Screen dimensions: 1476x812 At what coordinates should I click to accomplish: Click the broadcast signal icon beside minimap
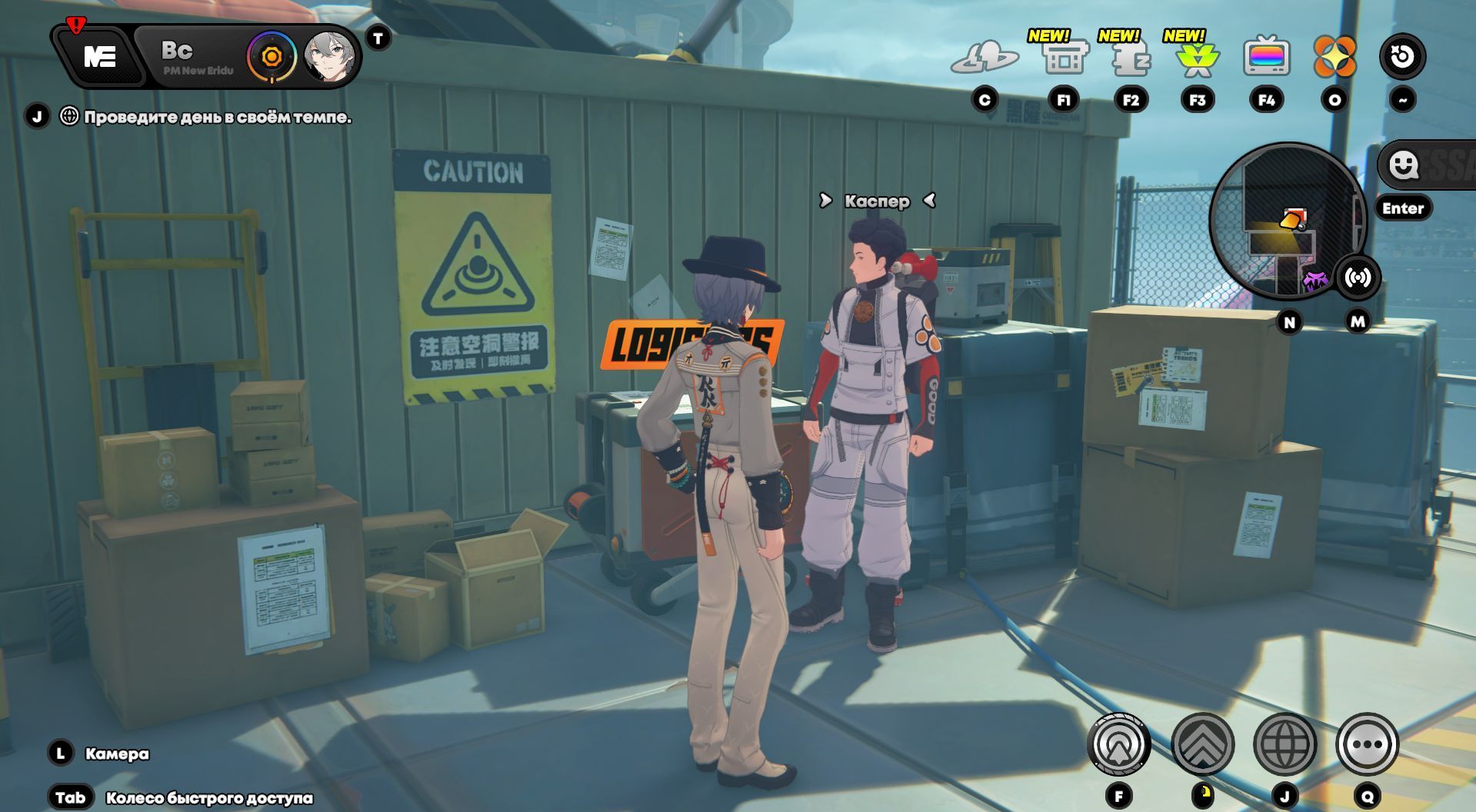(x=1358, y=278)
